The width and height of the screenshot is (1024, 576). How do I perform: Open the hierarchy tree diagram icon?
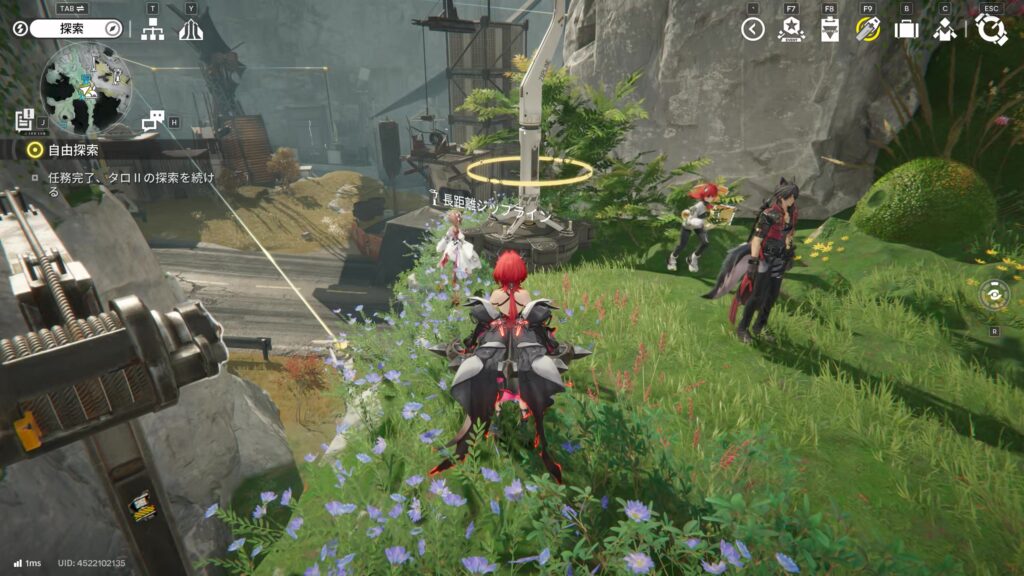[152, 29]
